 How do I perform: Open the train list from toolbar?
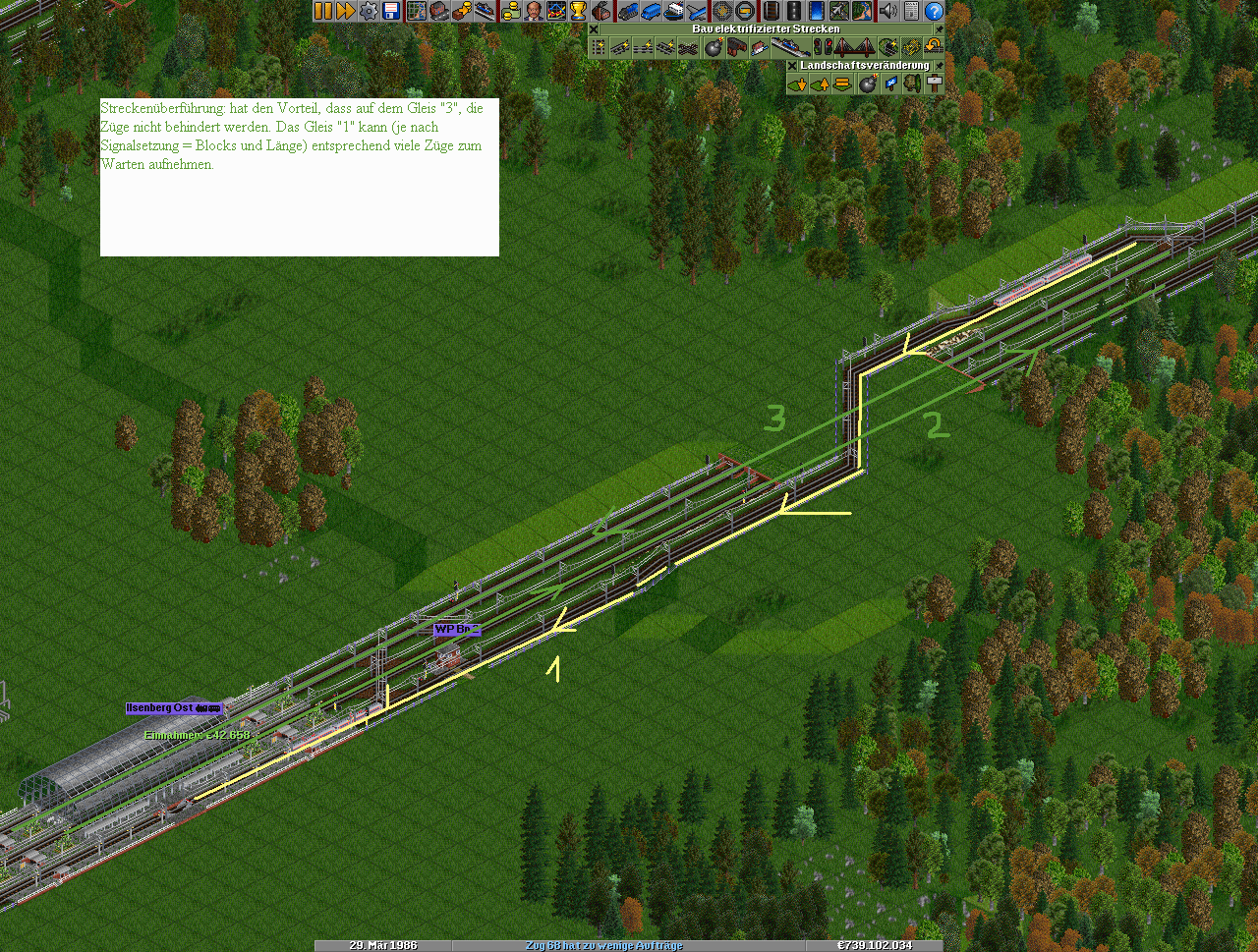pyautogui.click(x=628, y=11)
